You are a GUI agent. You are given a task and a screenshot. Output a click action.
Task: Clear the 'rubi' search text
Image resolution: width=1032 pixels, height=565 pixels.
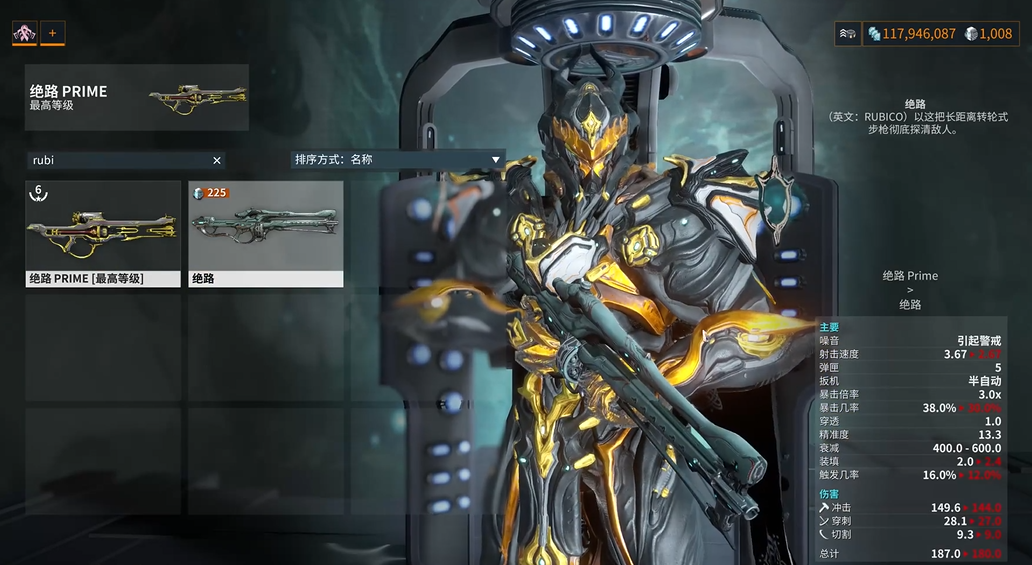coord(217,160)
